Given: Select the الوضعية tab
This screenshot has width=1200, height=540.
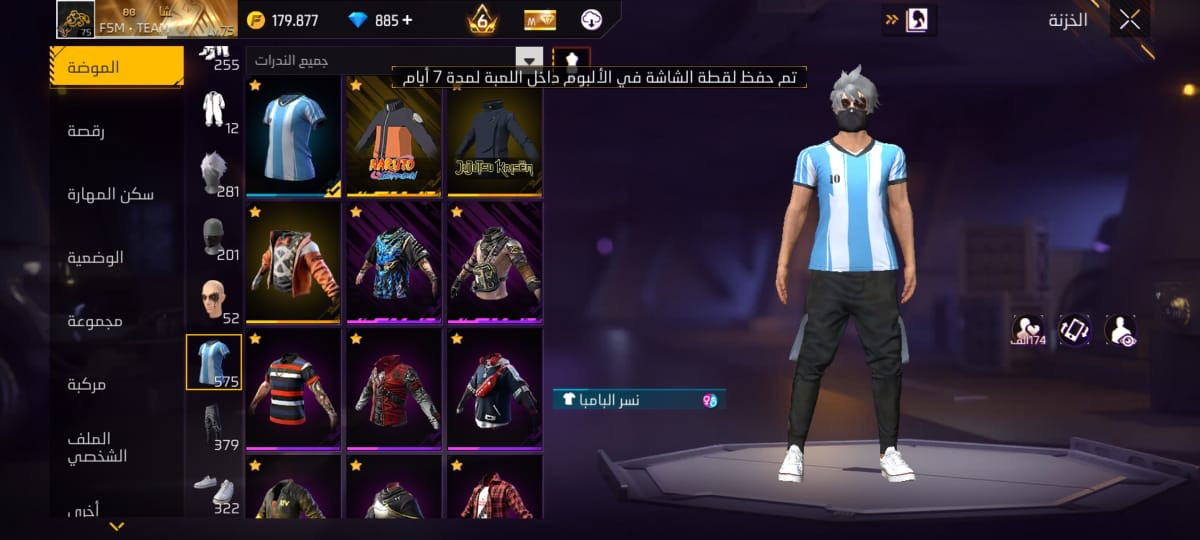Looking at the screenshot, I should click(x=96, y=257).
